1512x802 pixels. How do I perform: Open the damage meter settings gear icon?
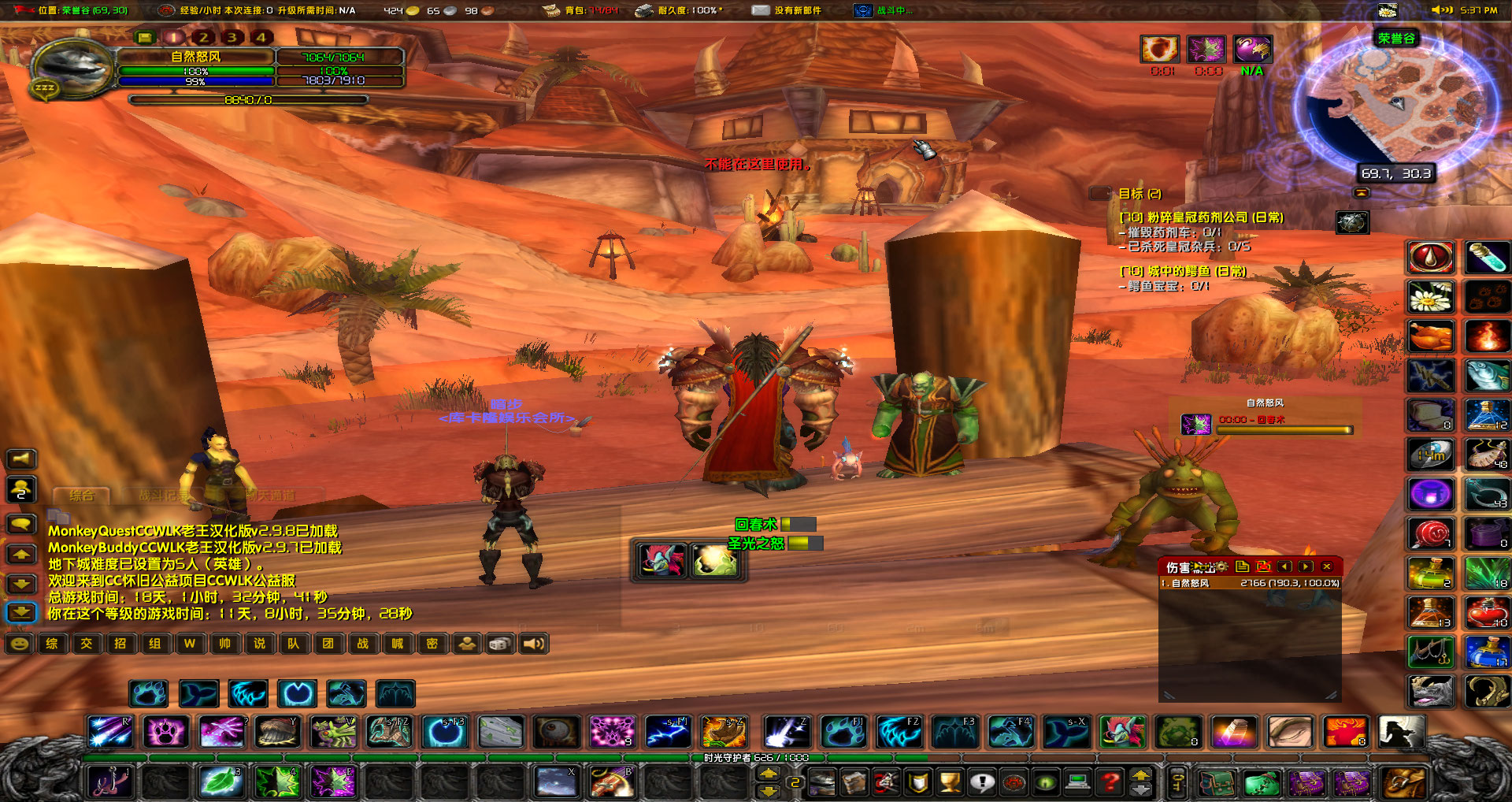click(1221, 566)
